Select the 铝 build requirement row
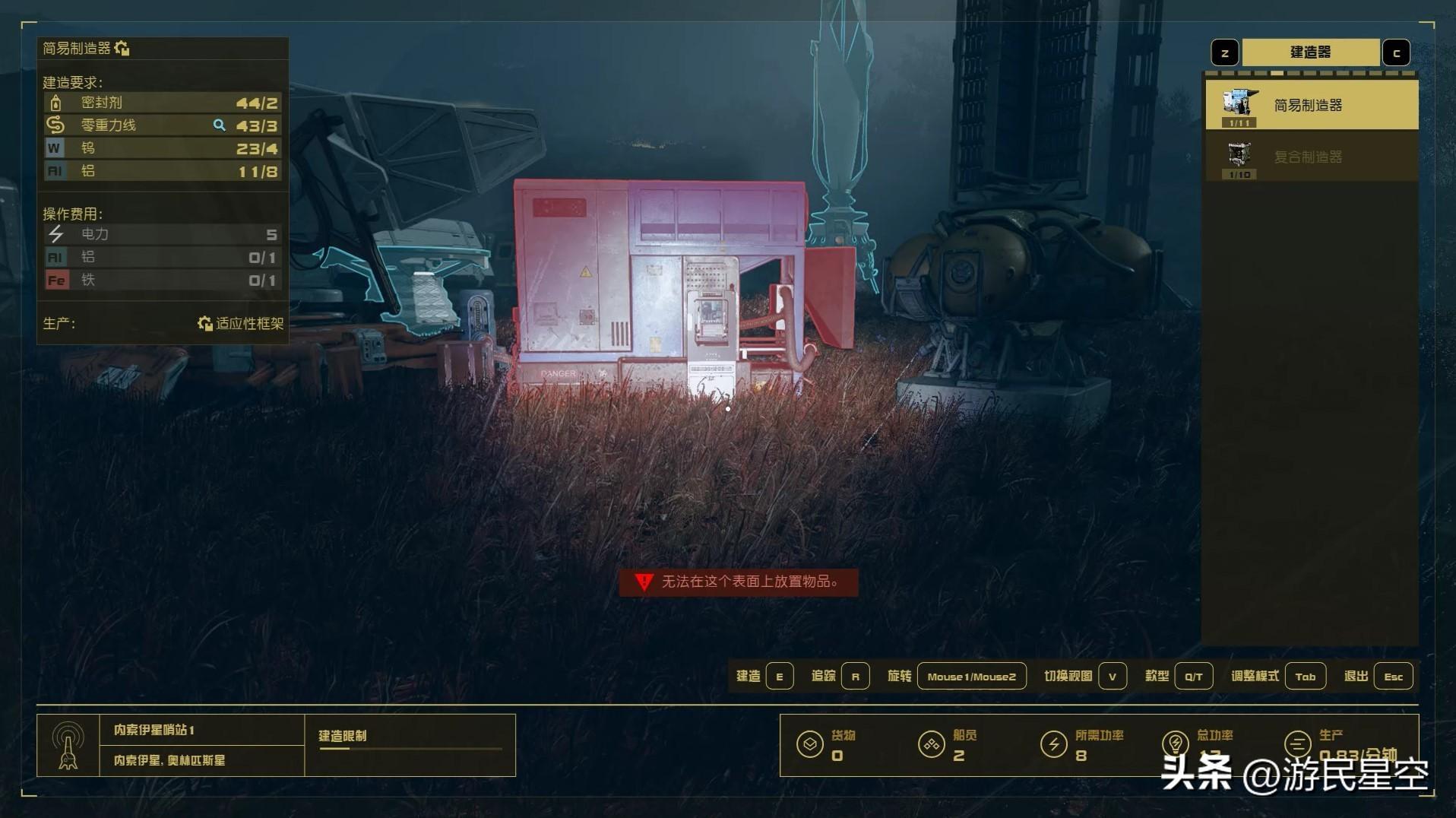 [x=163, y=171]
